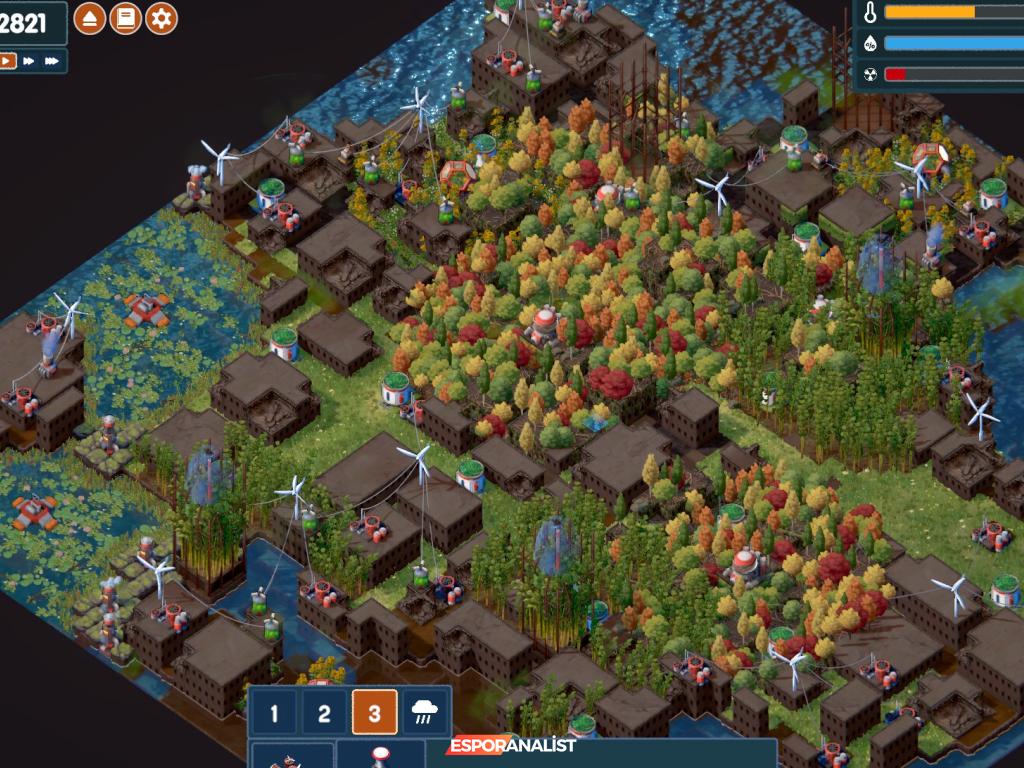Click the eject icon button
Image resolution: width=1024 pixels, height=768 pixels.
[89, 18]
